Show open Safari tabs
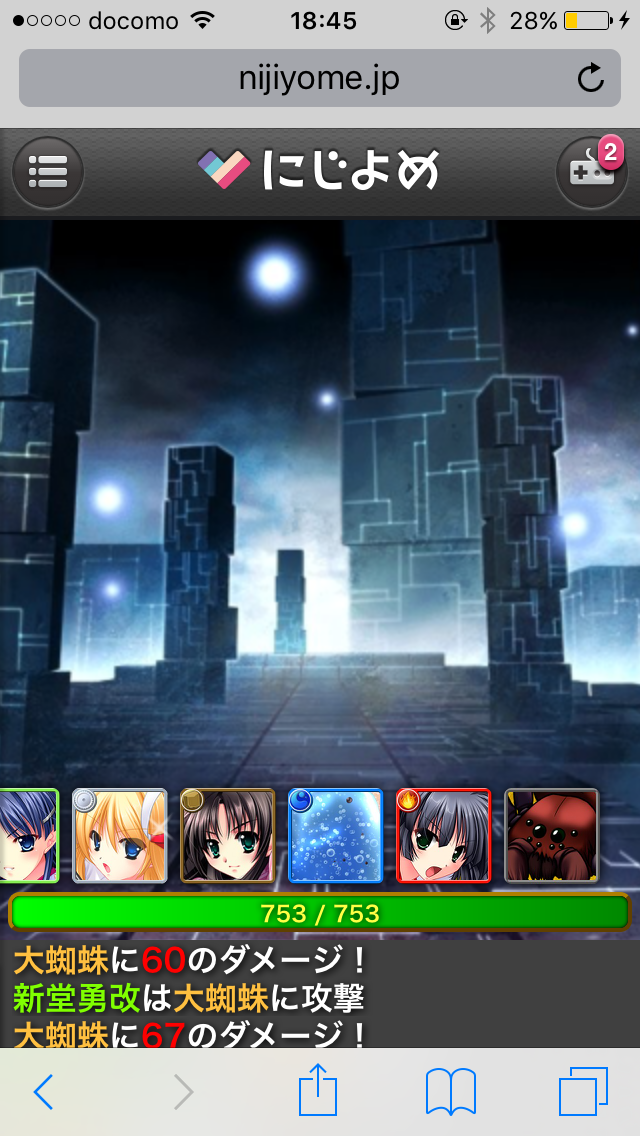The image size is (640, 1136). (583, 1091)
